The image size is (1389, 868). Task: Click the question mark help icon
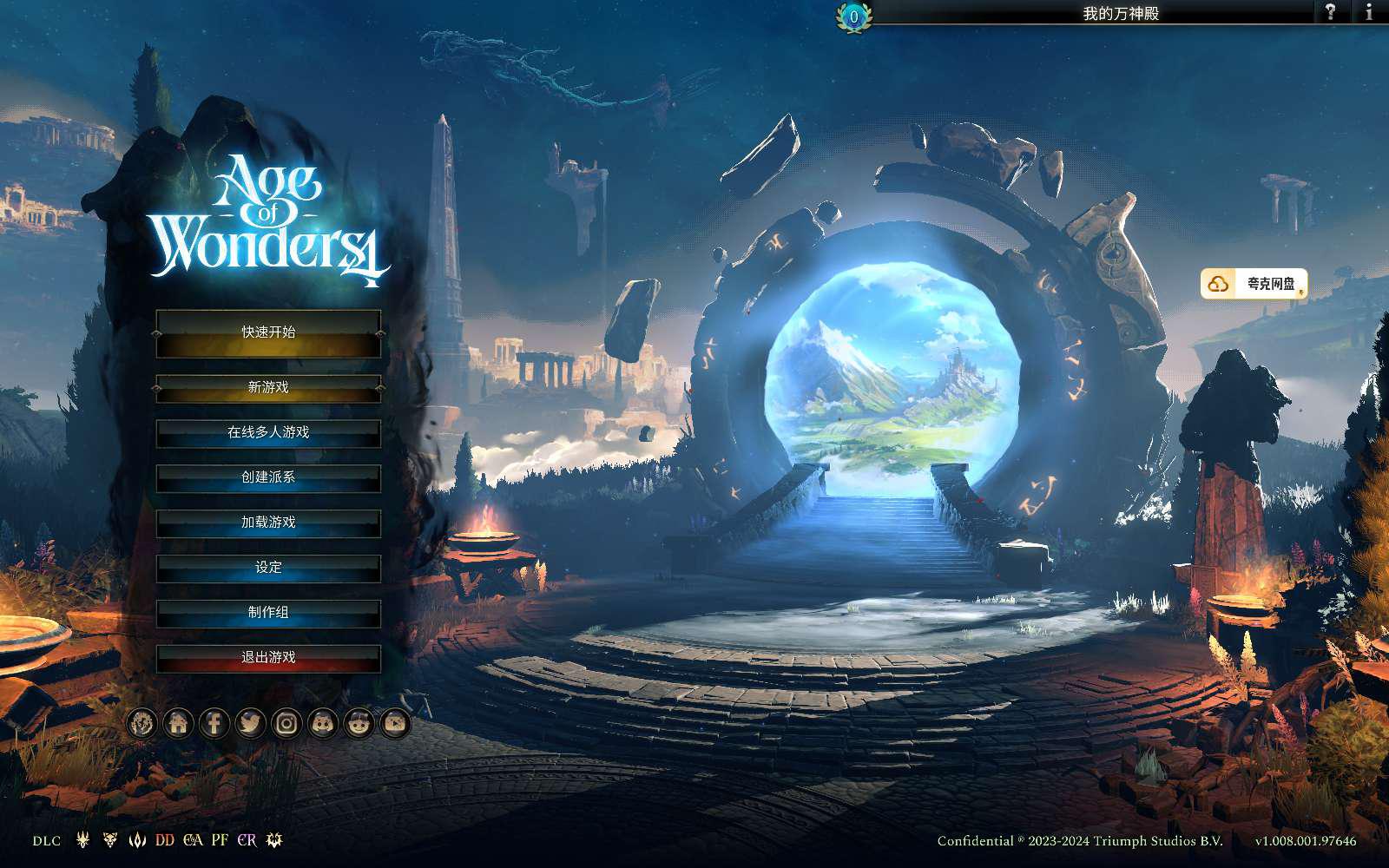point(1330,11)
